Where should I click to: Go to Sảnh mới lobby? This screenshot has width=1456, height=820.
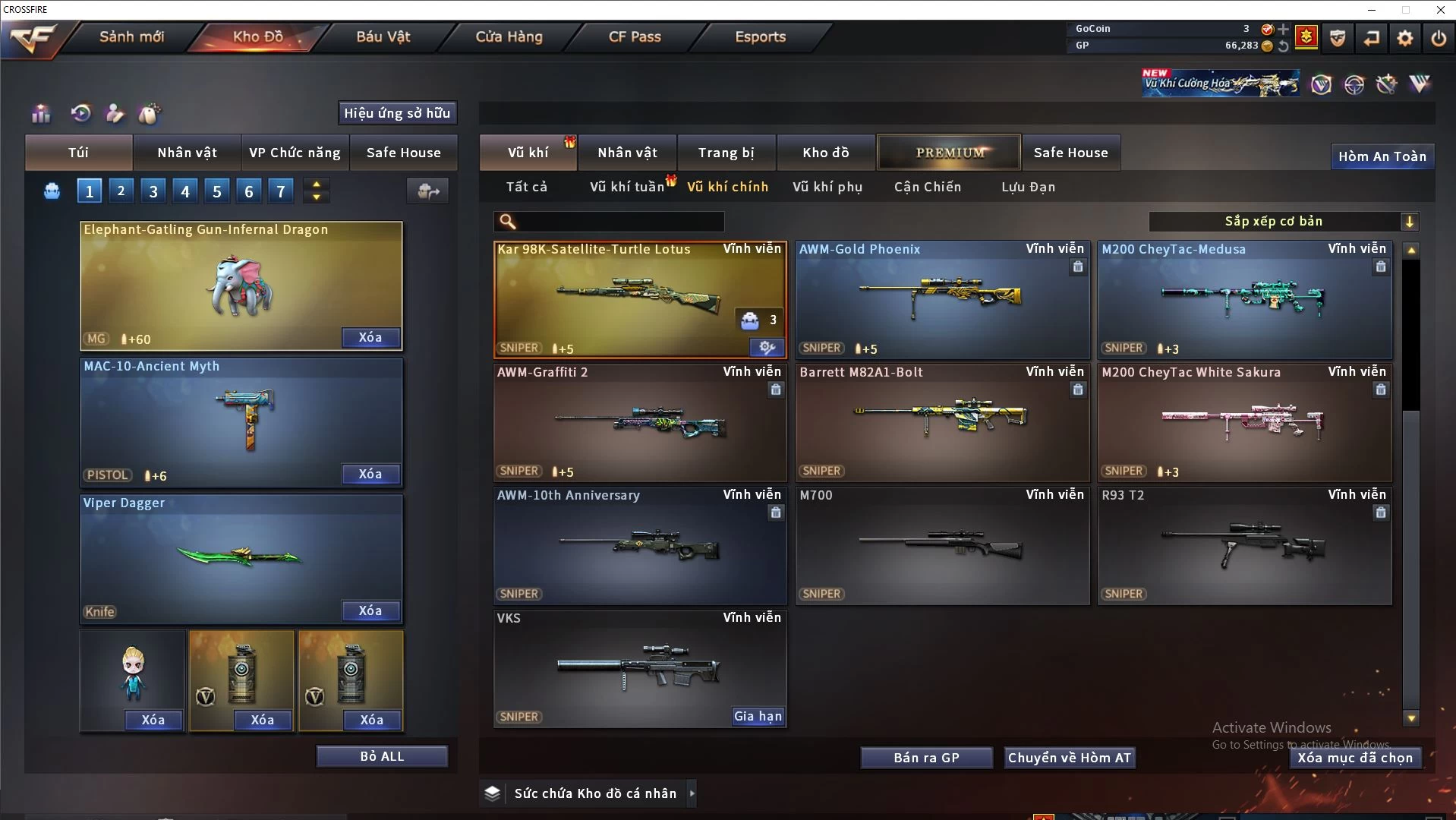(x=131, y=36)
